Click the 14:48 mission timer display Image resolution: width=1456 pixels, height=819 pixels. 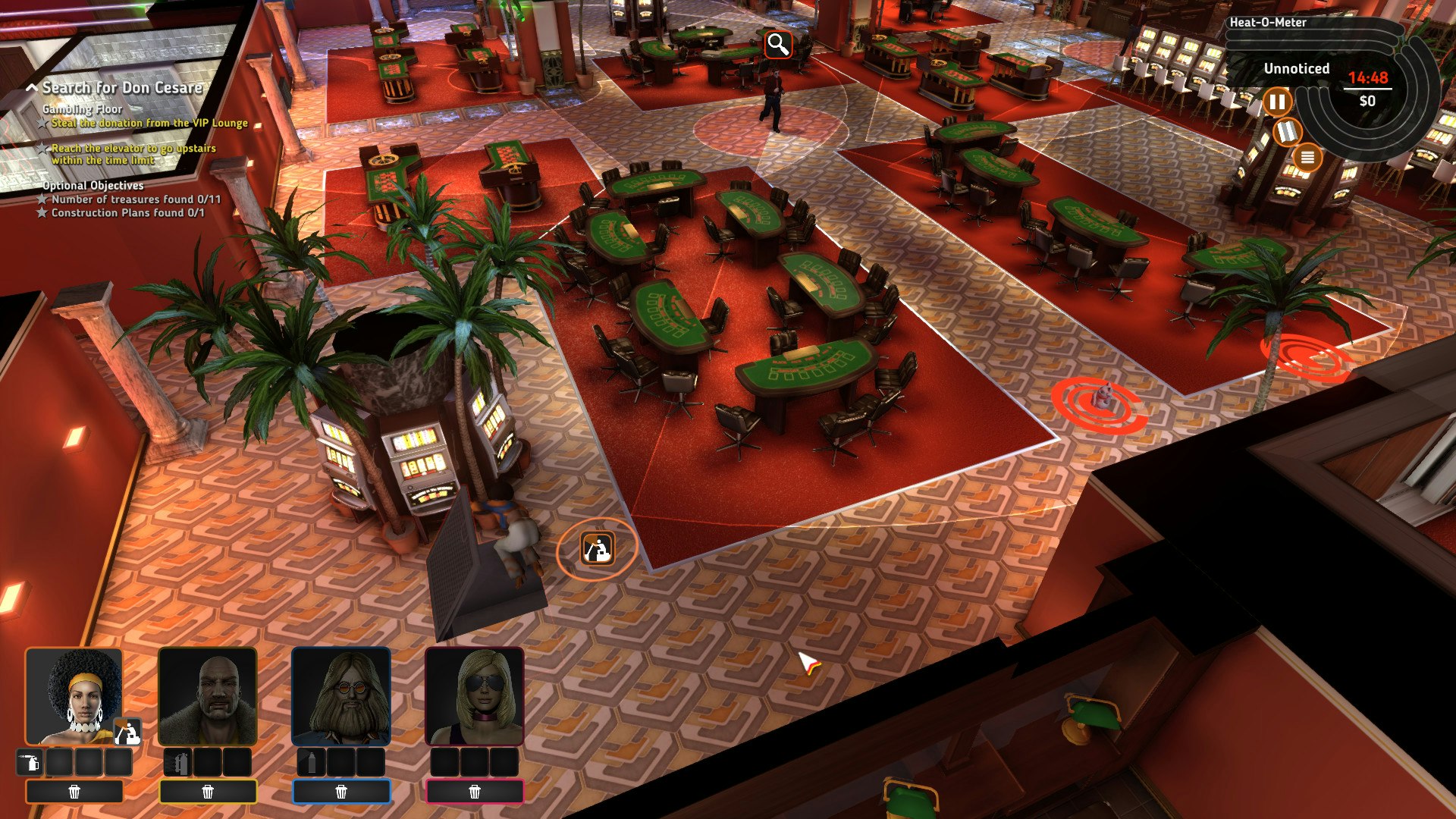pos(1368,78)
